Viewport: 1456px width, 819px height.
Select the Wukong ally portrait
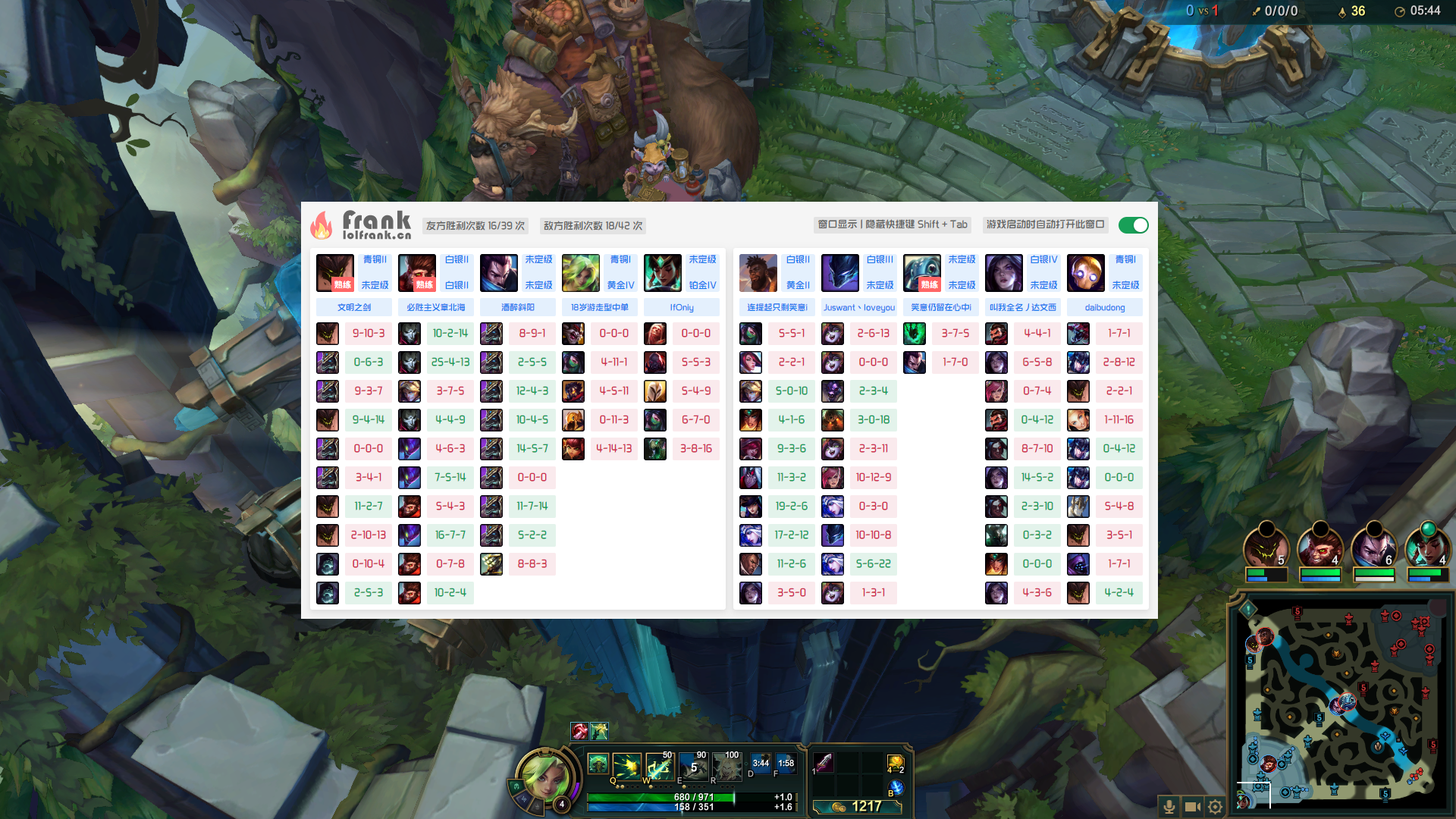coord(1319,548)
